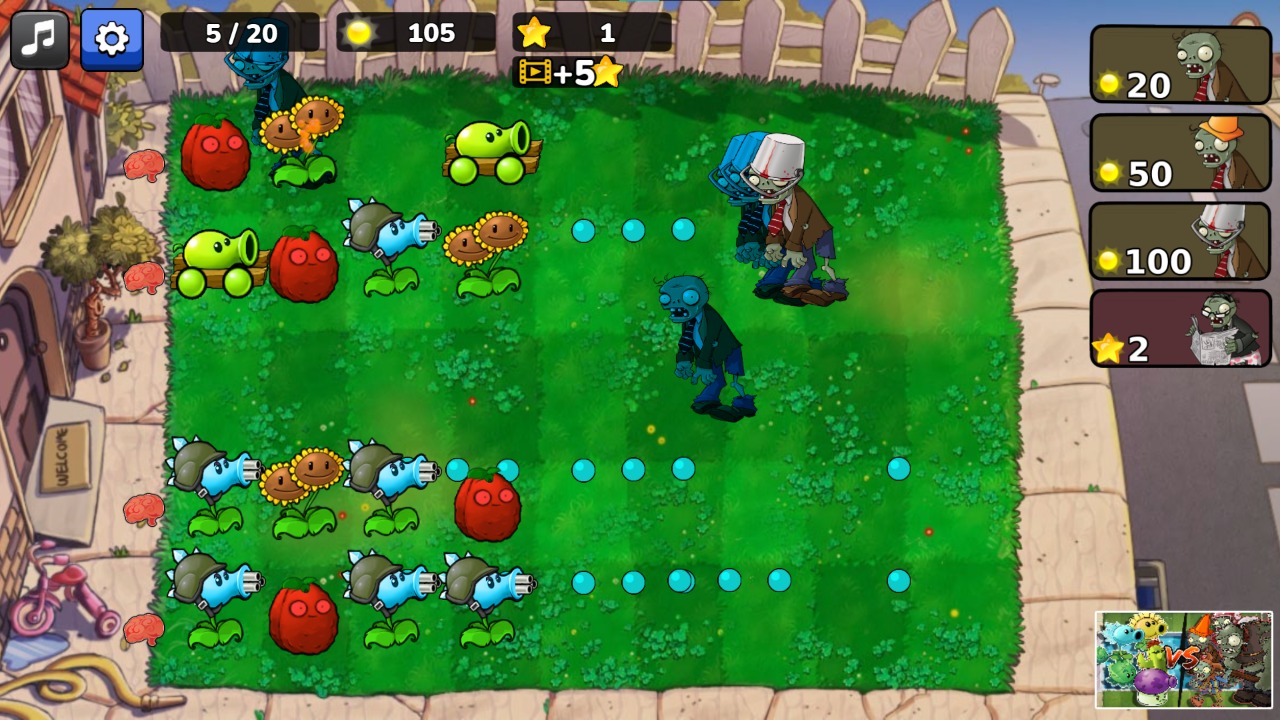Purchase the 20-coin basic zombie card
The width and height of the screenshot is (1280, 720).
click(1180, 66)
